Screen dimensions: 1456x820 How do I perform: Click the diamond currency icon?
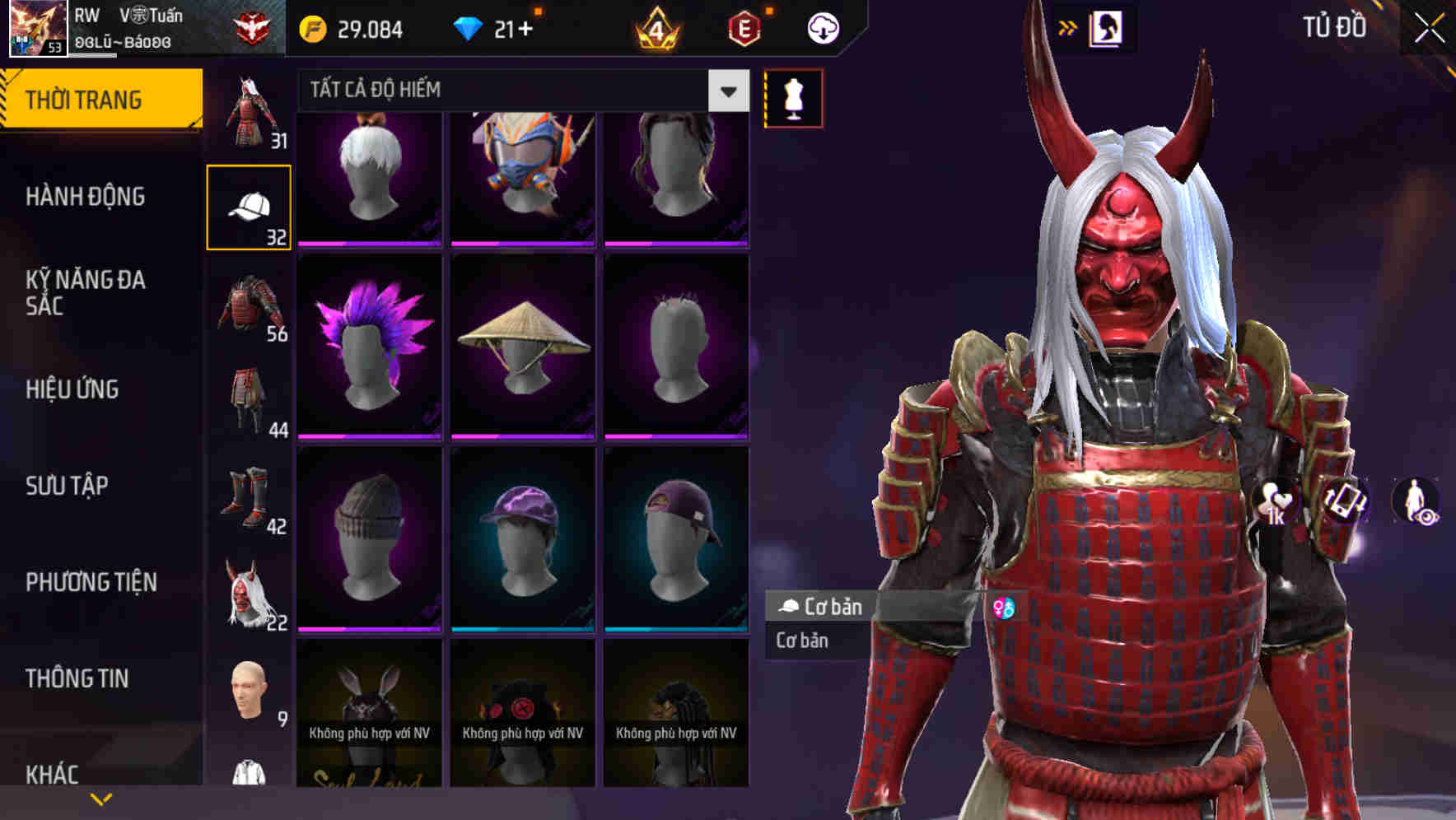click(x=469, y=27)
